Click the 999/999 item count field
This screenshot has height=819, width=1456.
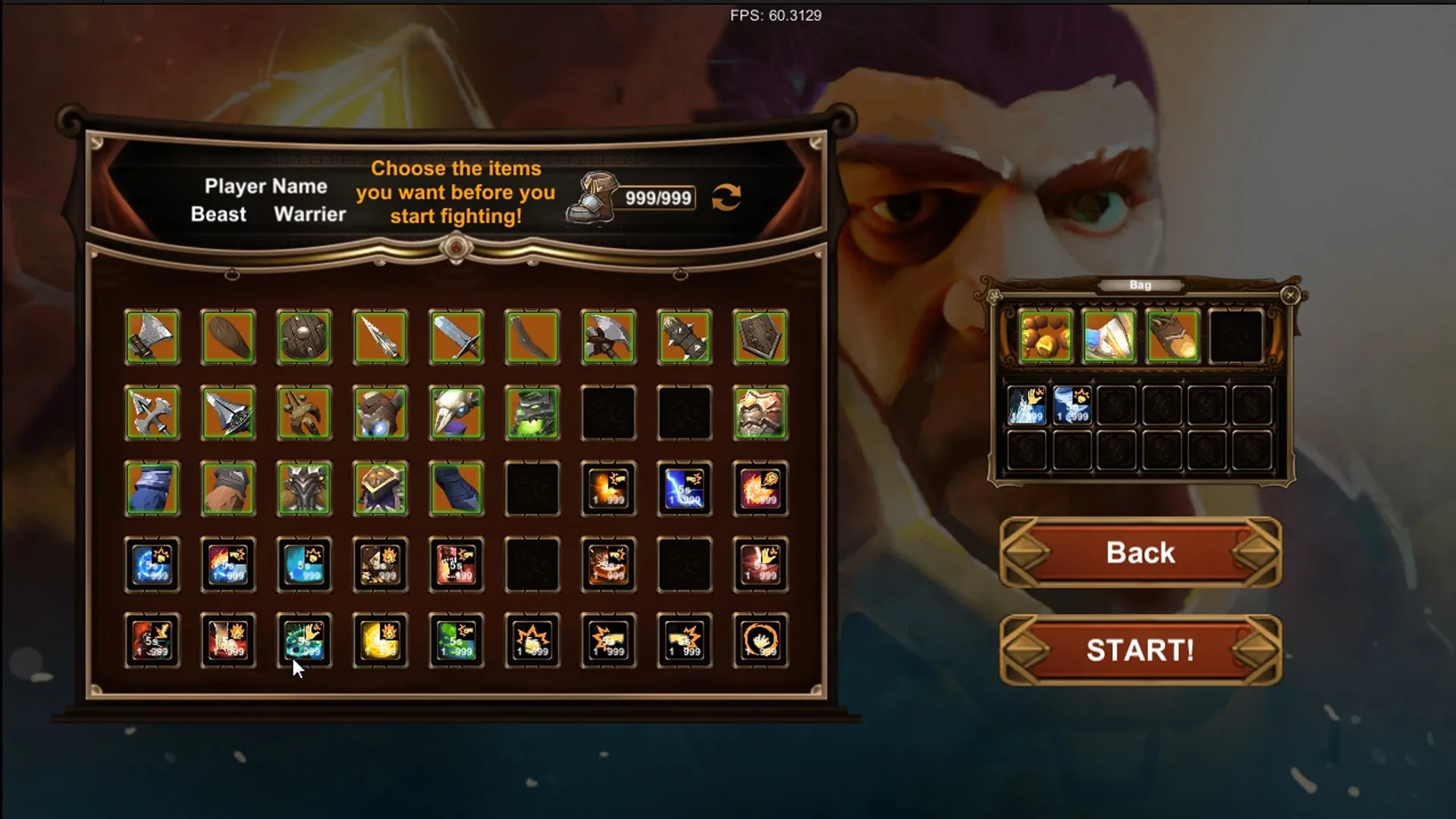(x=657, y=199)
